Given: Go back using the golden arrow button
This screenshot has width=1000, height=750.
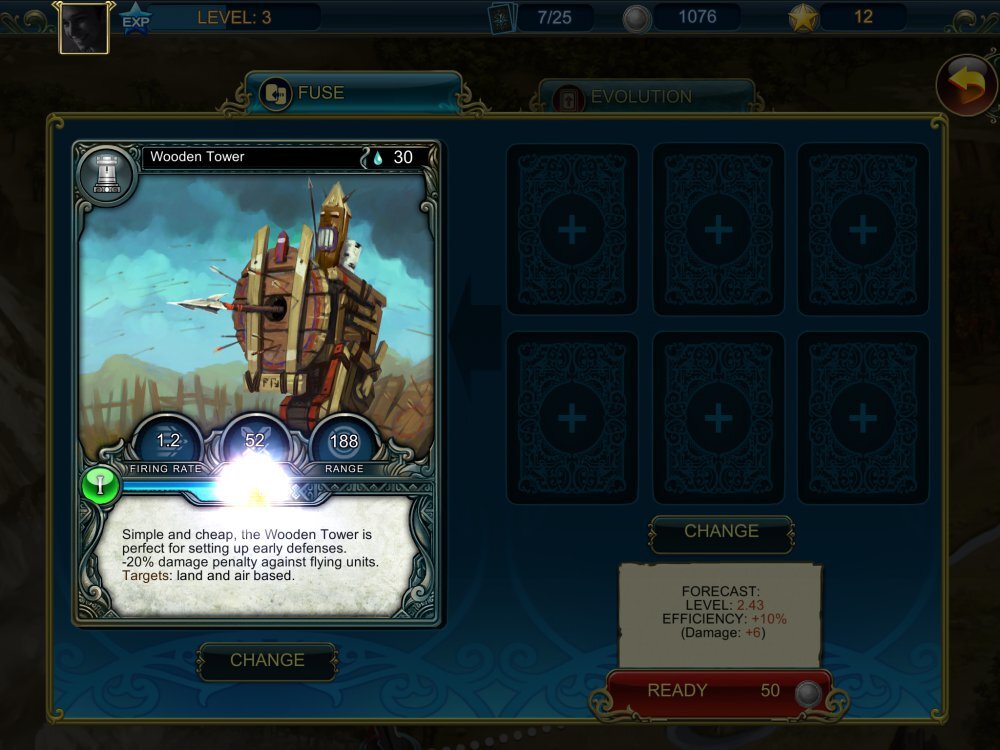Looking at the screenshot, I should (x=965, y=86).
